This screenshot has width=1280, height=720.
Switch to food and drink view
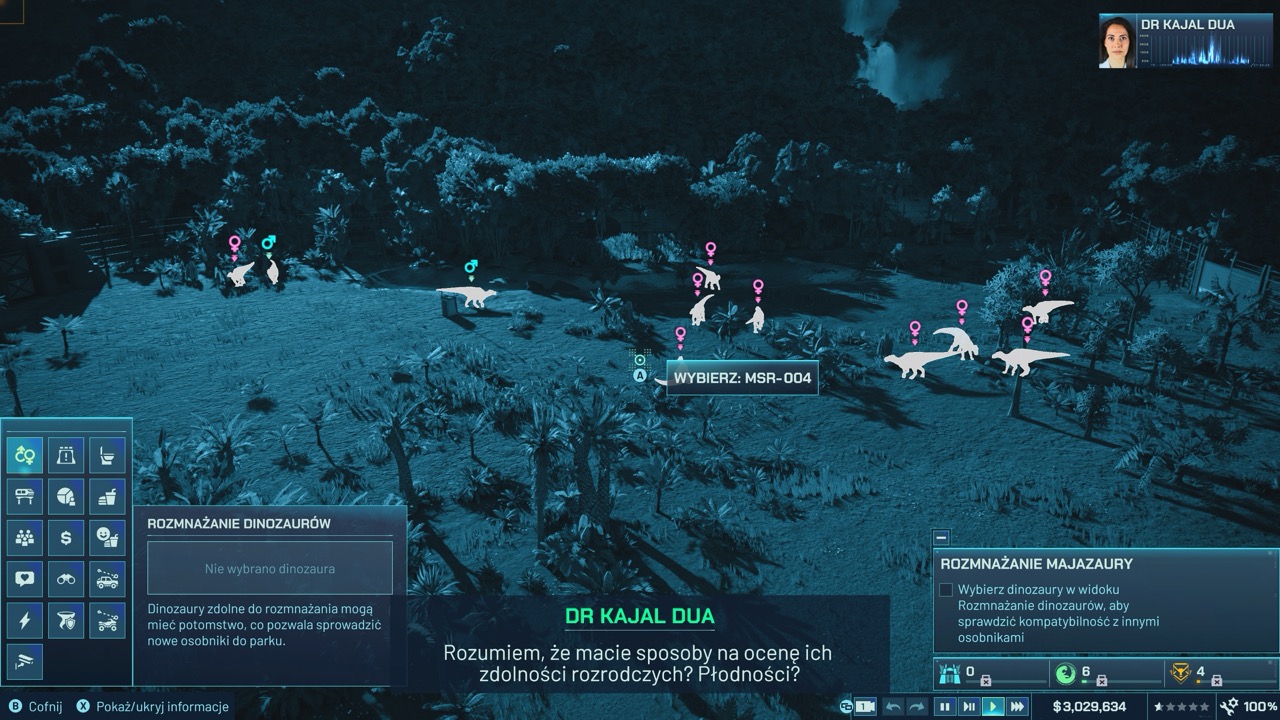(x=107, y=496)
